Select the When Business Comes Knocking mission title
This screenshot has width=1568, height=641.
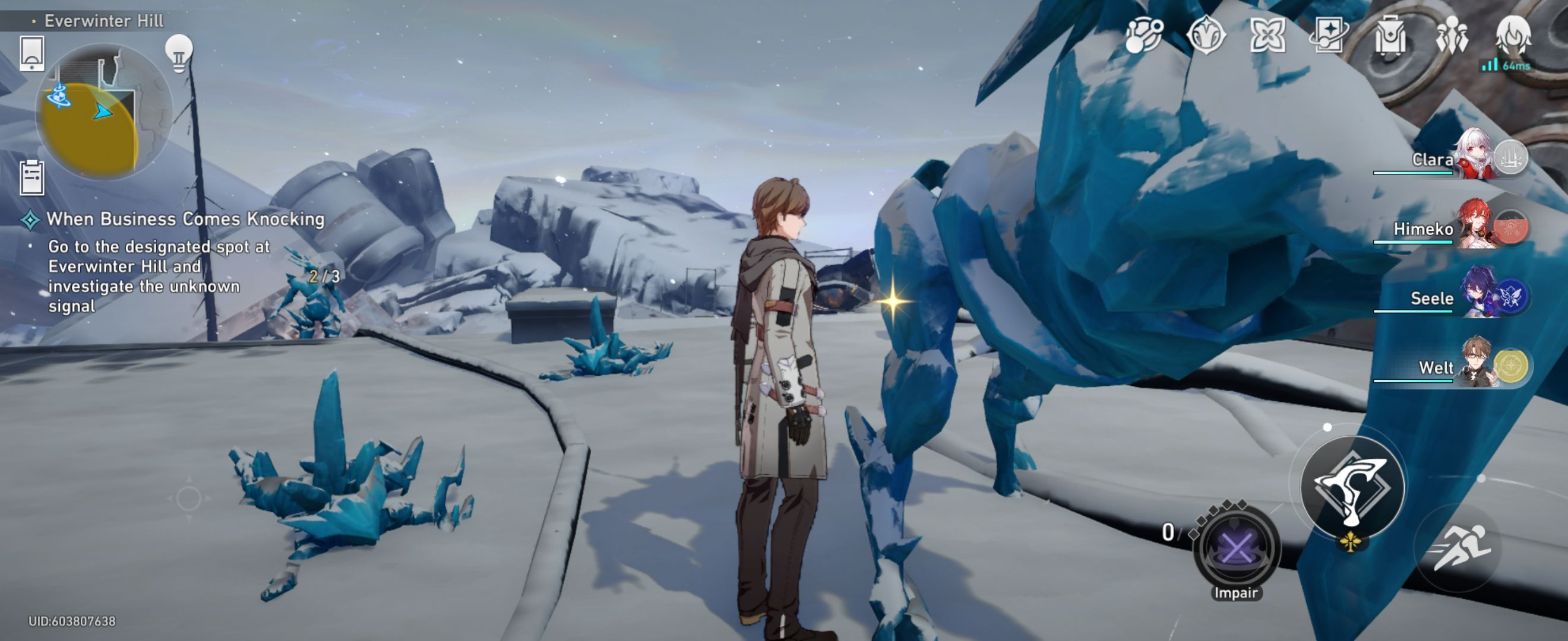[186, 220]
